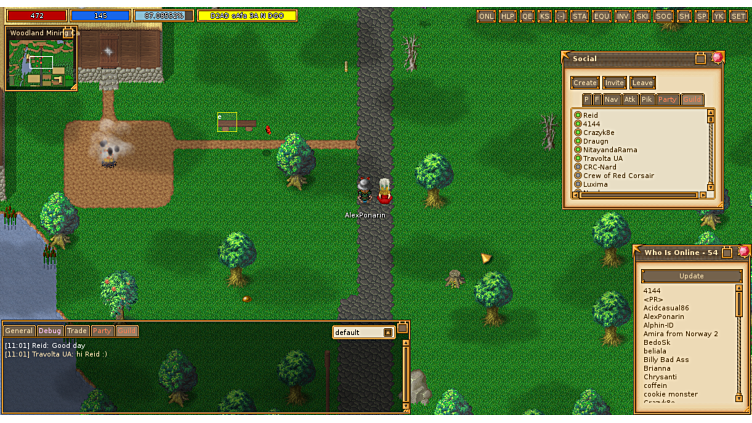Click Invite in the Social window
This screenshot has width=752, height=423.
(x=614, y=83)
